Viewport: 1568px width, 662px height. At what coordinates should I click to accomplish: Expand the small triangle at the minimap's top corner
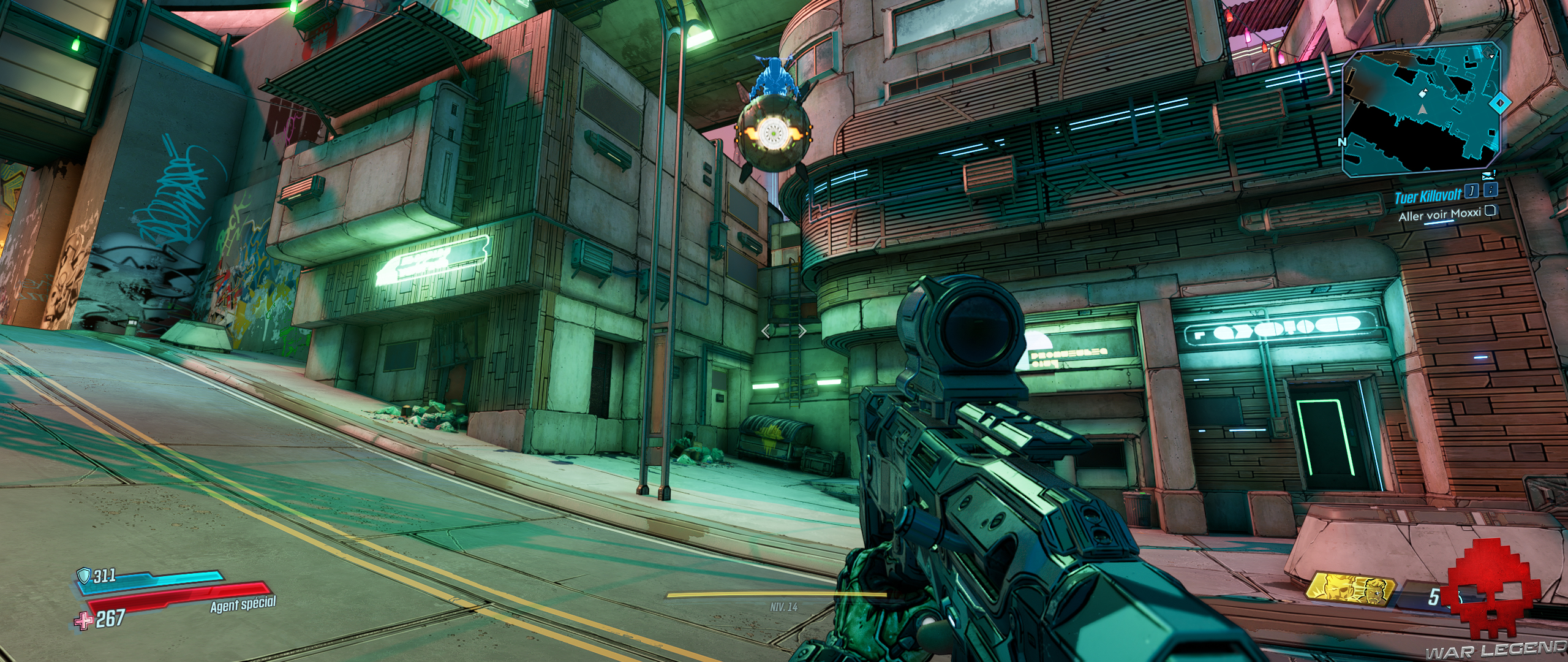(1491, 56)
